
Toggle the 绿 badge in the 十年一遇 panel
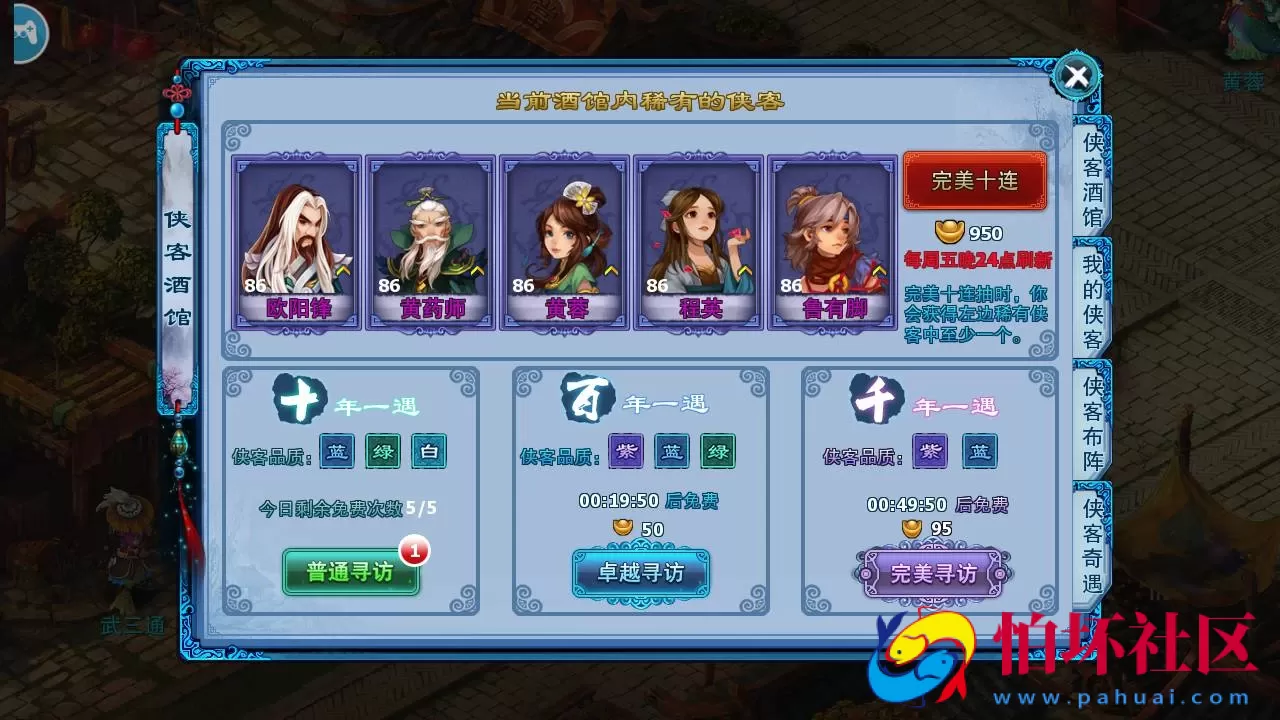coord(383,452)
